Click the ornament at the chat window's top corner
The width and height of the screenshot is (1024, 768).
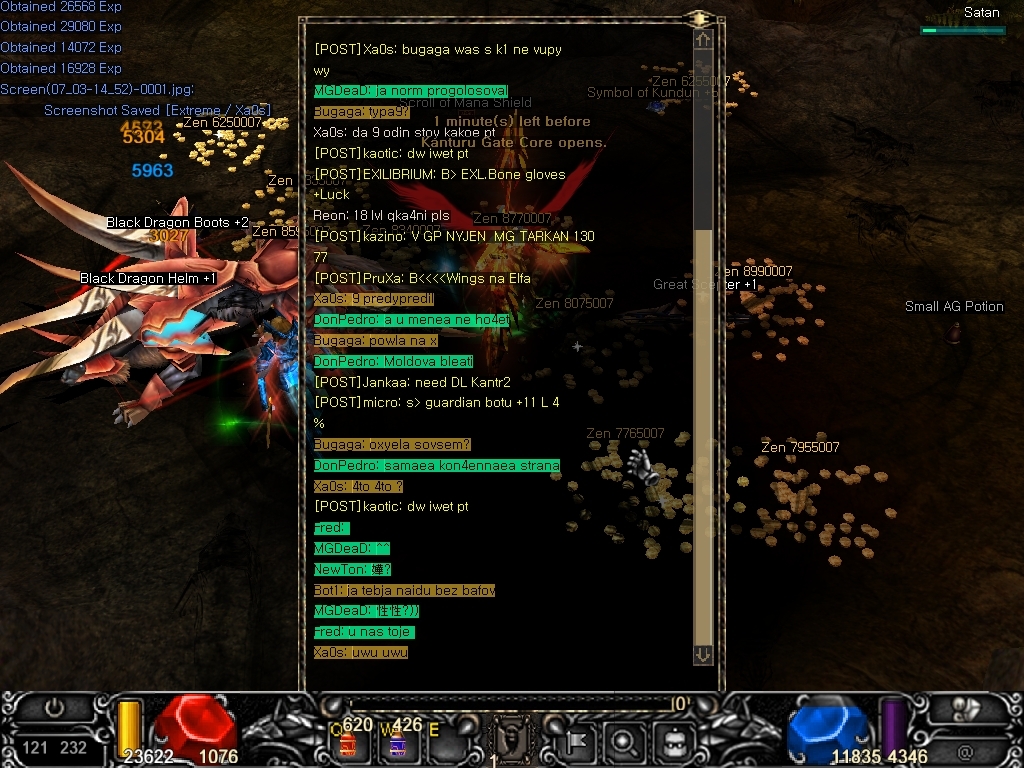[x=700, y=17]
